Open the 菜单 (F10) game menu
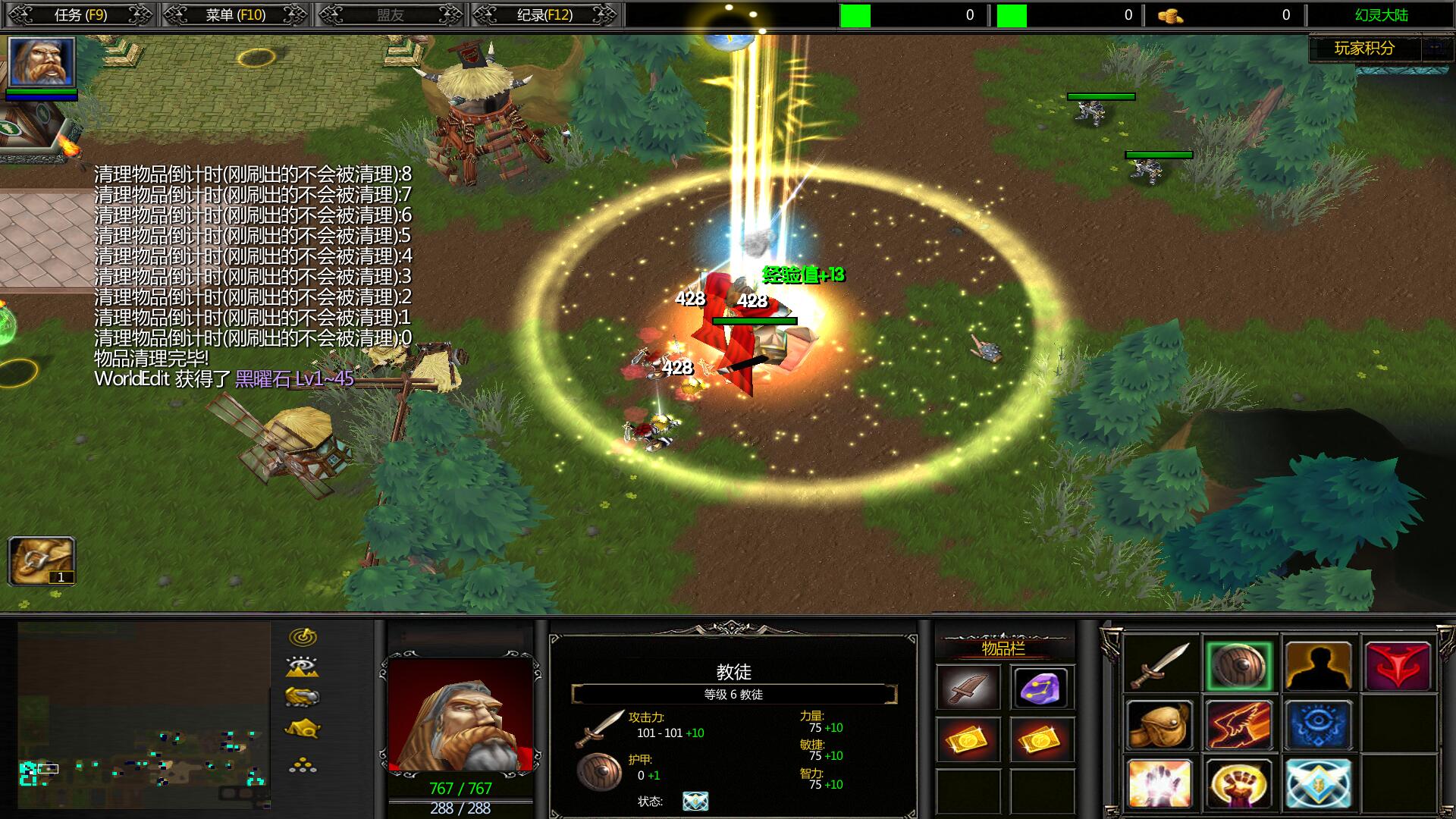Screen dimensions: 1456x819 tap(235, 14)
